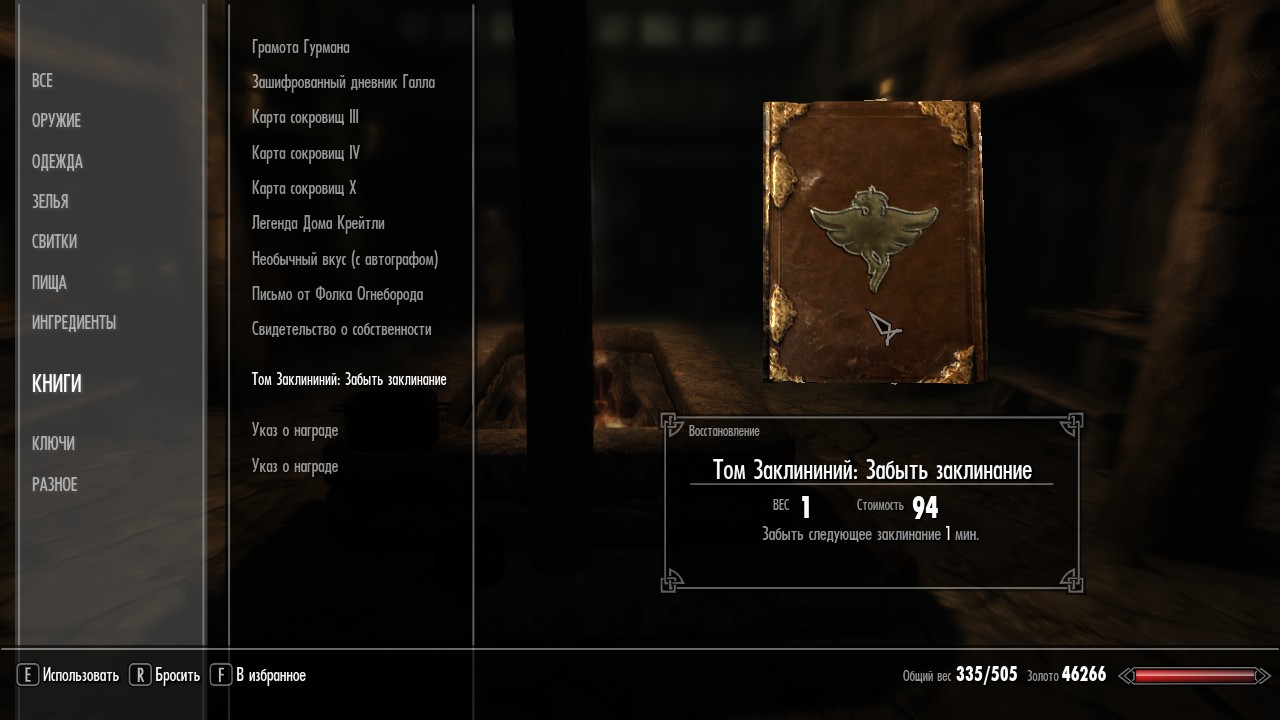Select Письмо от Фолка Огнеборода
Screen dimensions: 1280x720
point(337,295)
